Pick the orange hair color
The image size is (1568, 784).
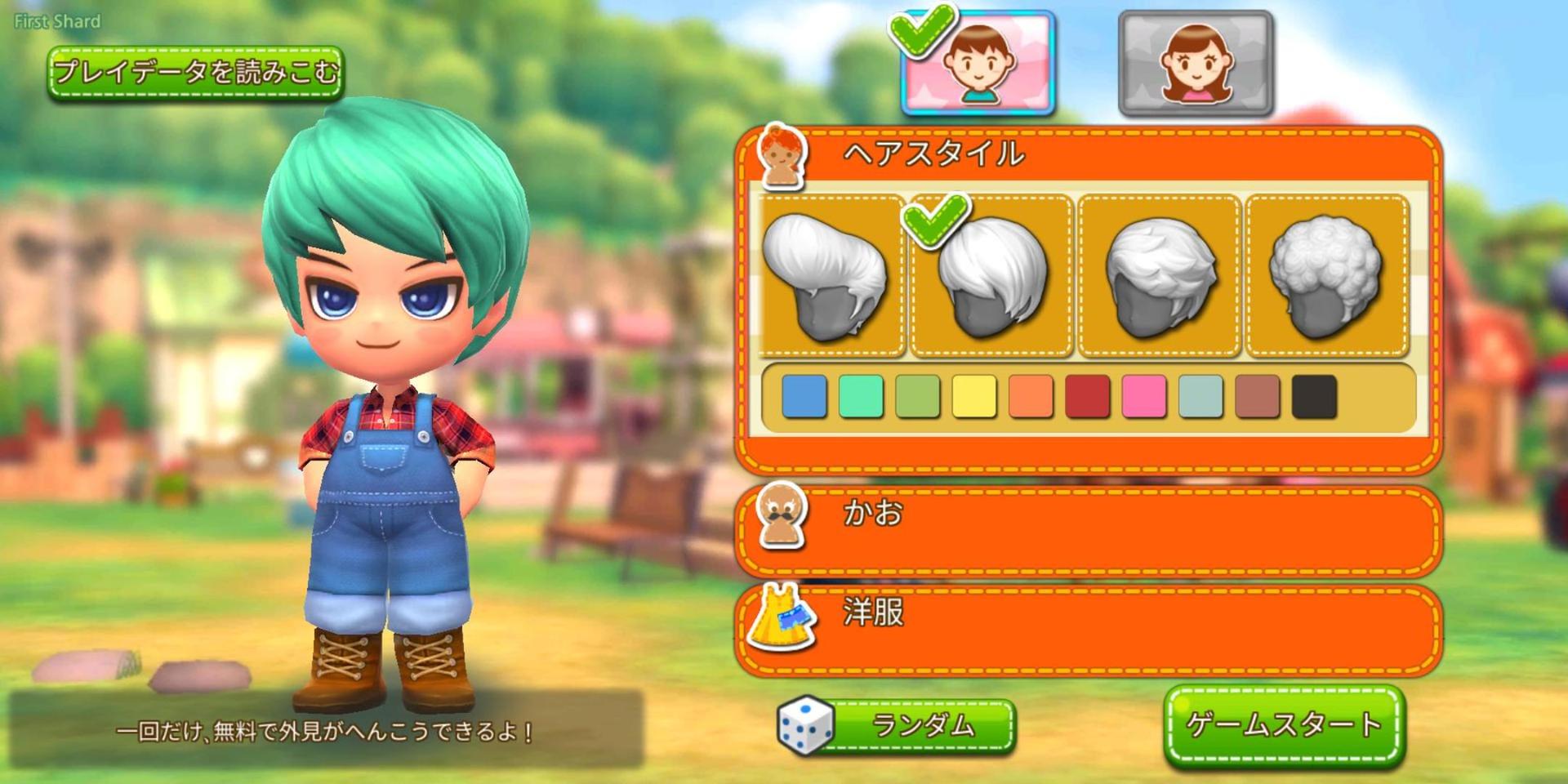1031,396
